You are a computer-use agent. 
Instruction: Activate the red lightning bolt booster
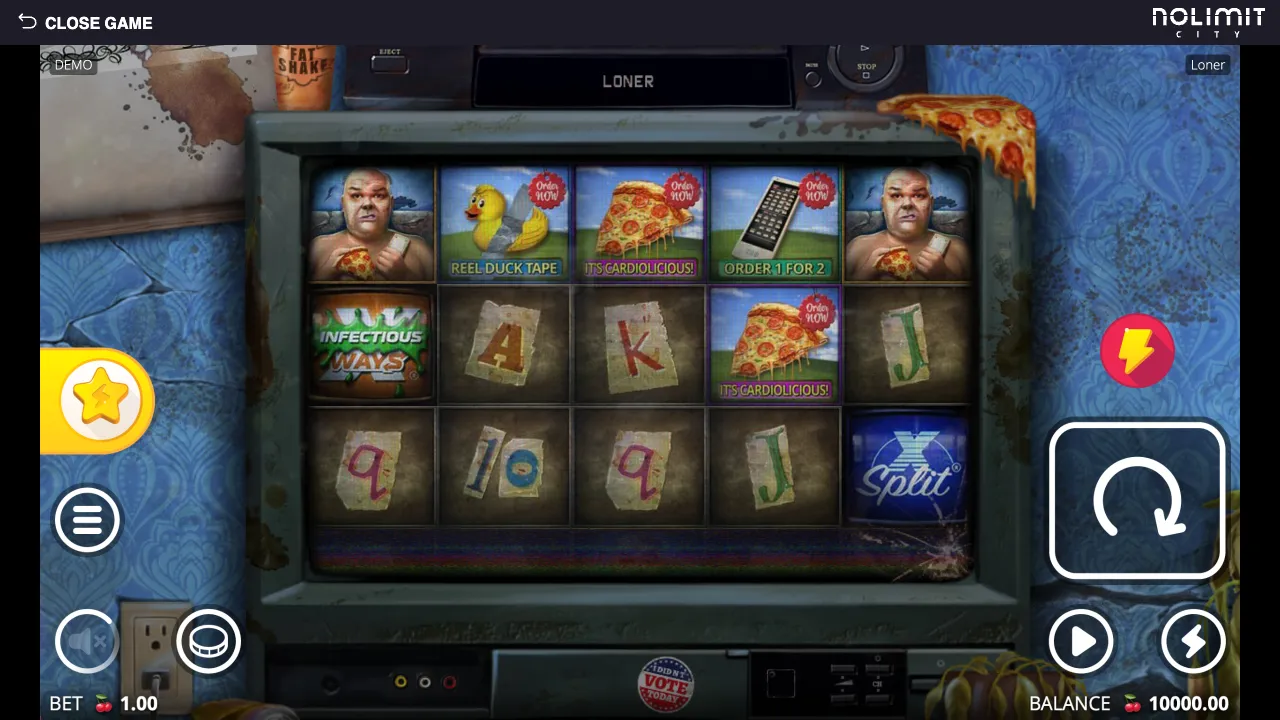1137,351
